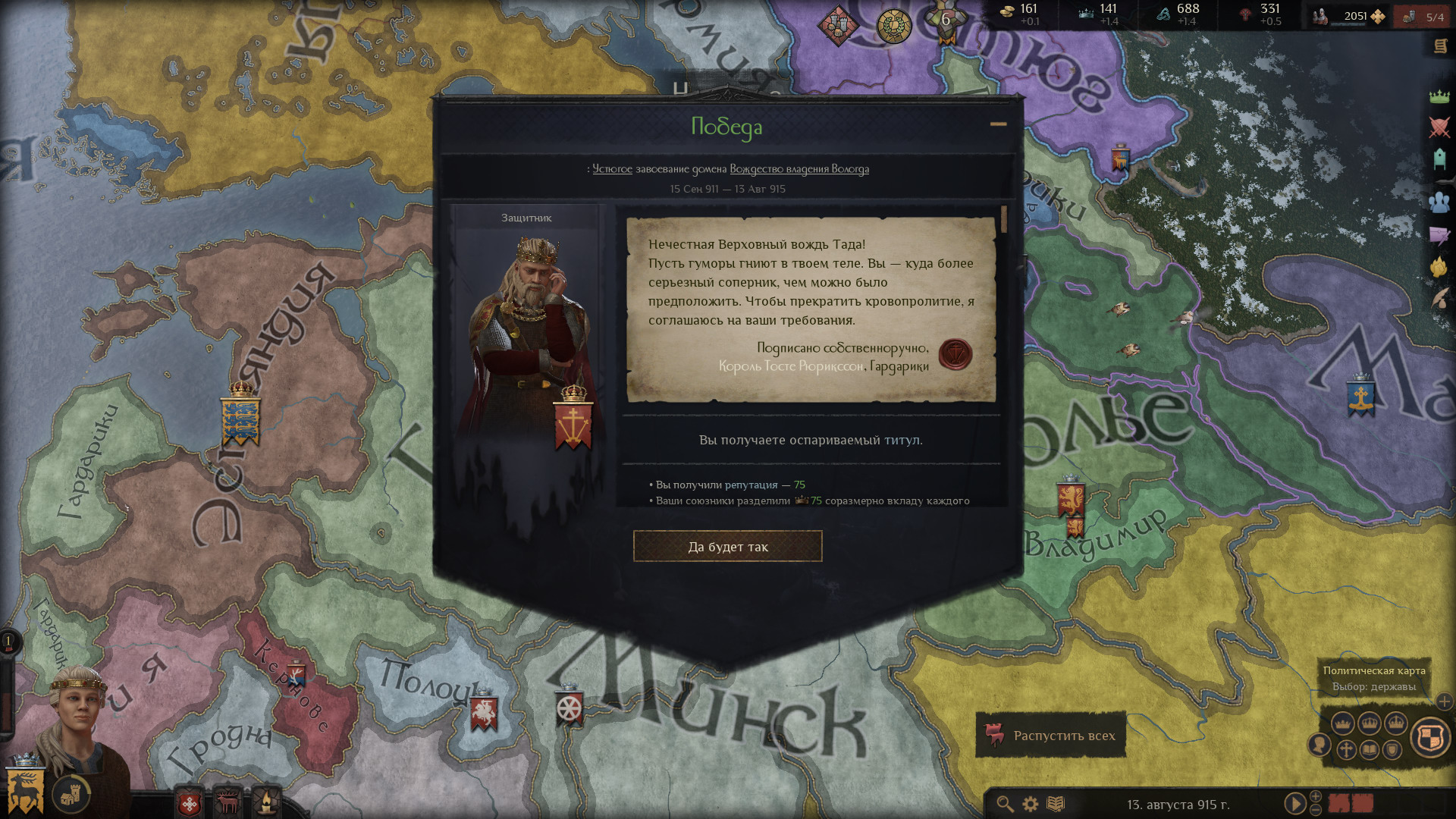The width and height of the screenshot is (1456, 819).
Task: Open the magnifying glass search
Action: (1005, 804)
